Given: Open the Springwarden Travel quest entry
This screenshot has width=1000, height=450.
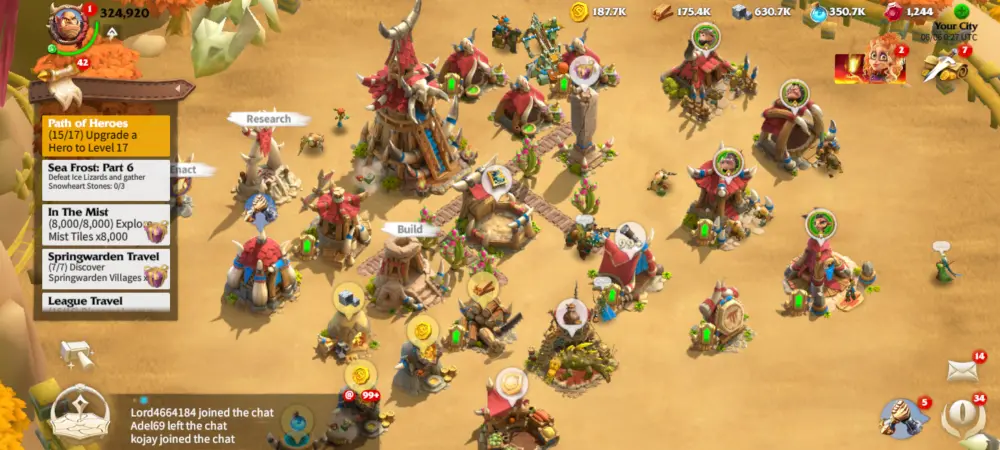Looking at the screenshot, I should click(95, 268).
